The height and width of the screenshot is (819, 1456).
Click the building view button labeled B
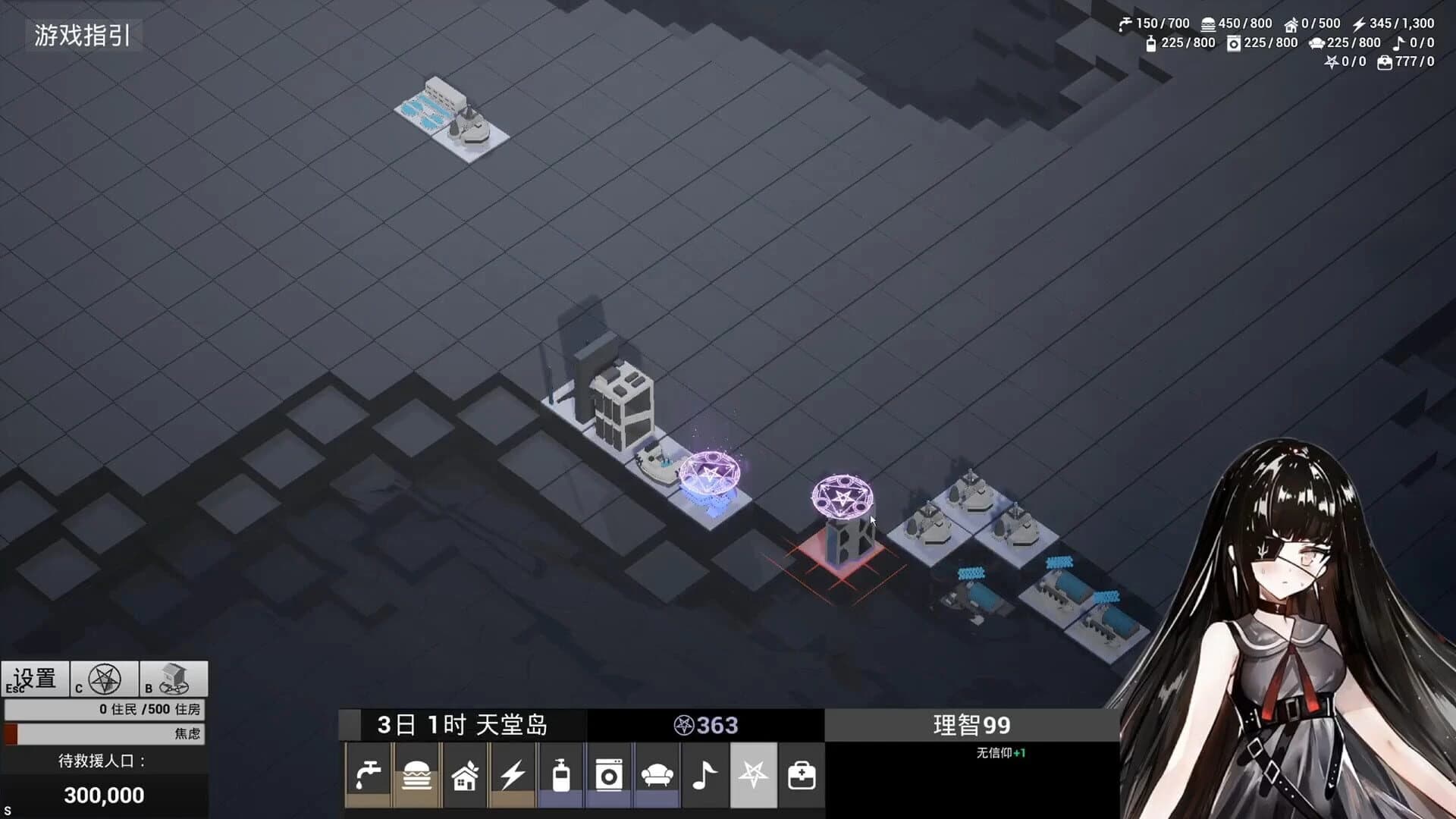click(175, 677)
